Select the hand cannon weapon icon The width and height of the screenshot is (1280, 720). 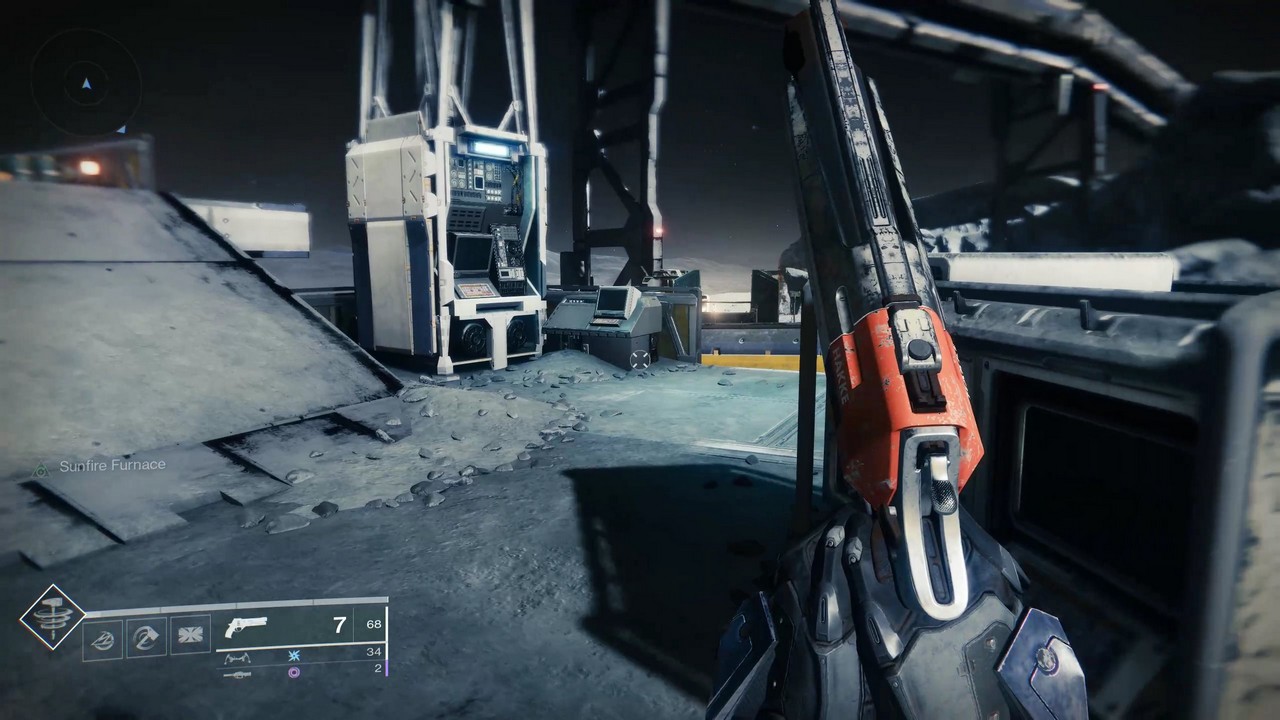(248, 628)
